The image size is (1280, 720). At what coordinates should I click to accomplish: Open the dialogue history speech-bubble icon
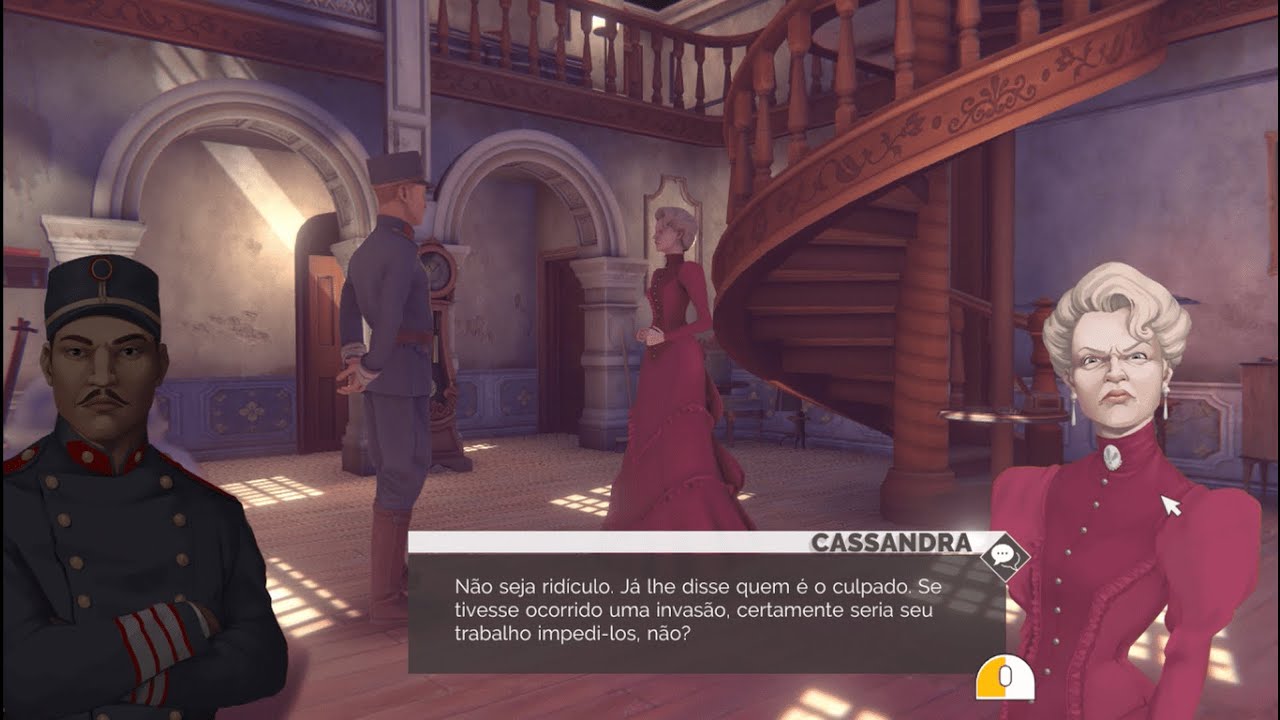[1004, 557]
